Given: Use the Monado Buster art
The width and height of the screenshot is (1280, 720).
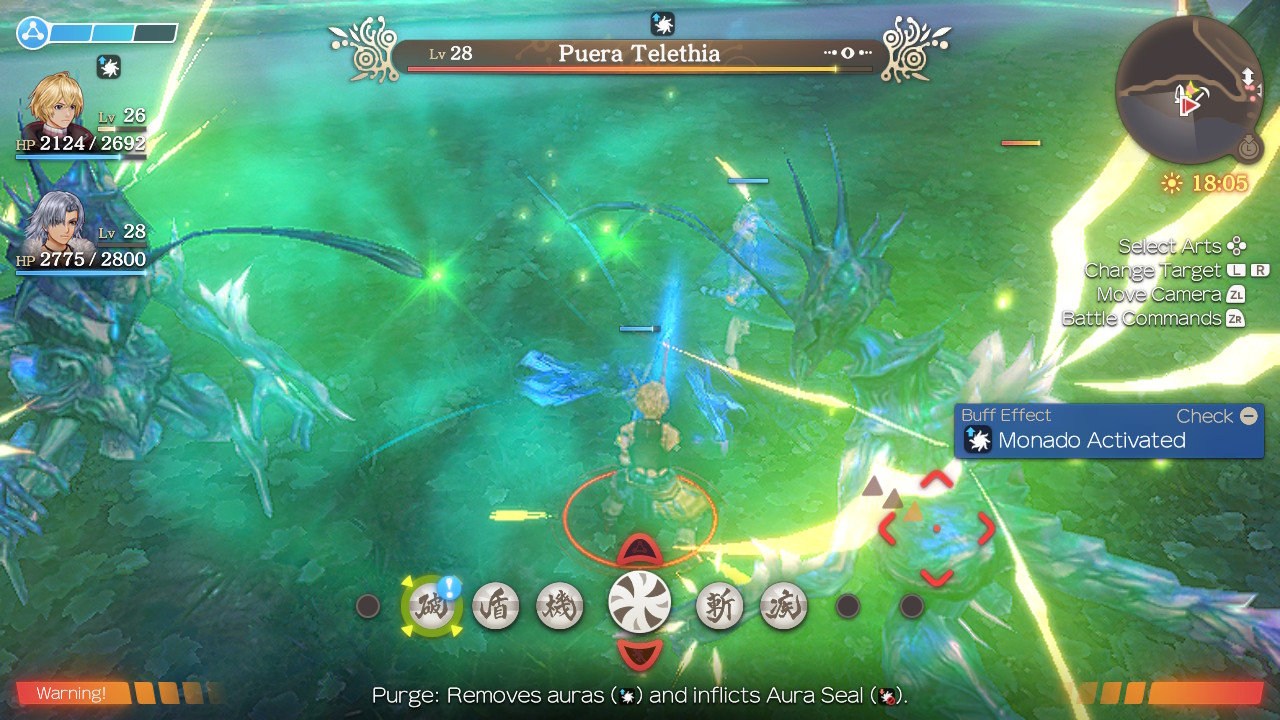Looking at the screenshot, I should (x=719, y=607).
